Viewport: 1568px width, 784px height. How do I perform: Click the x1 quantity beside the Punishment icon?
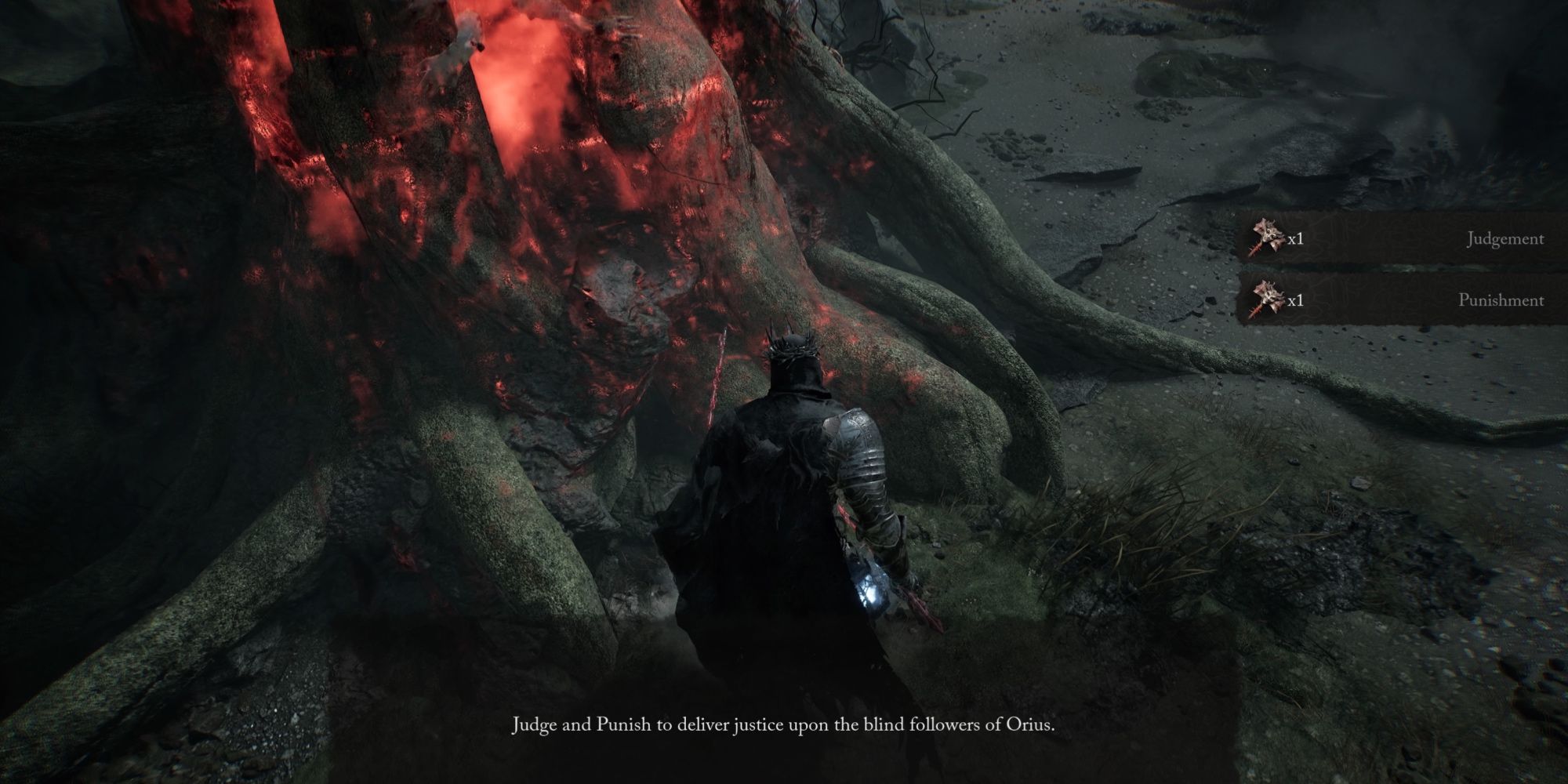coord(1294,300)
